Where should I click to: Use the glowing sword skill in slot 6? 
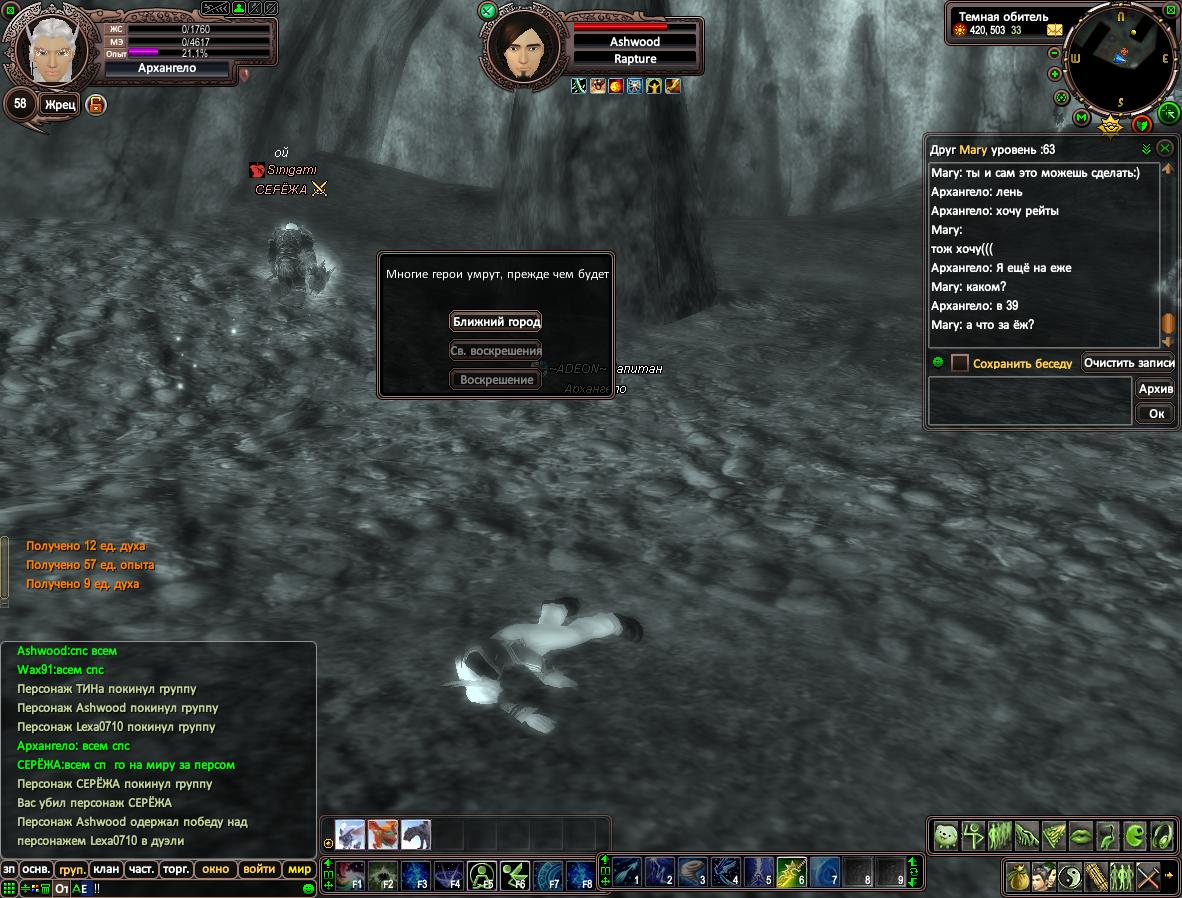click(792, 873)
